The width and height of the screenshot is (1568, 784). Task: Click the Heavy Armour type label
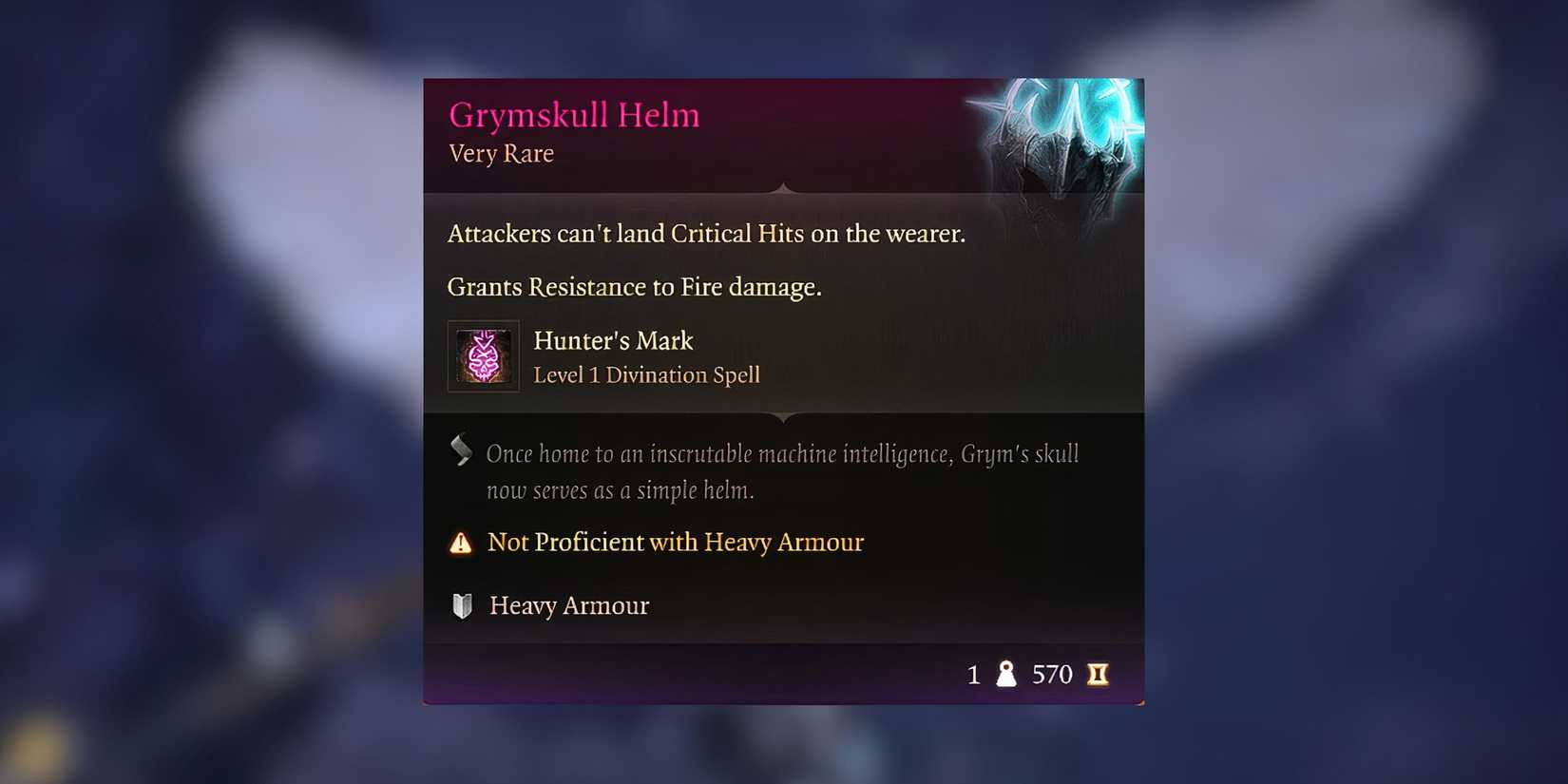pyautogui.click(x=567, y=605)
